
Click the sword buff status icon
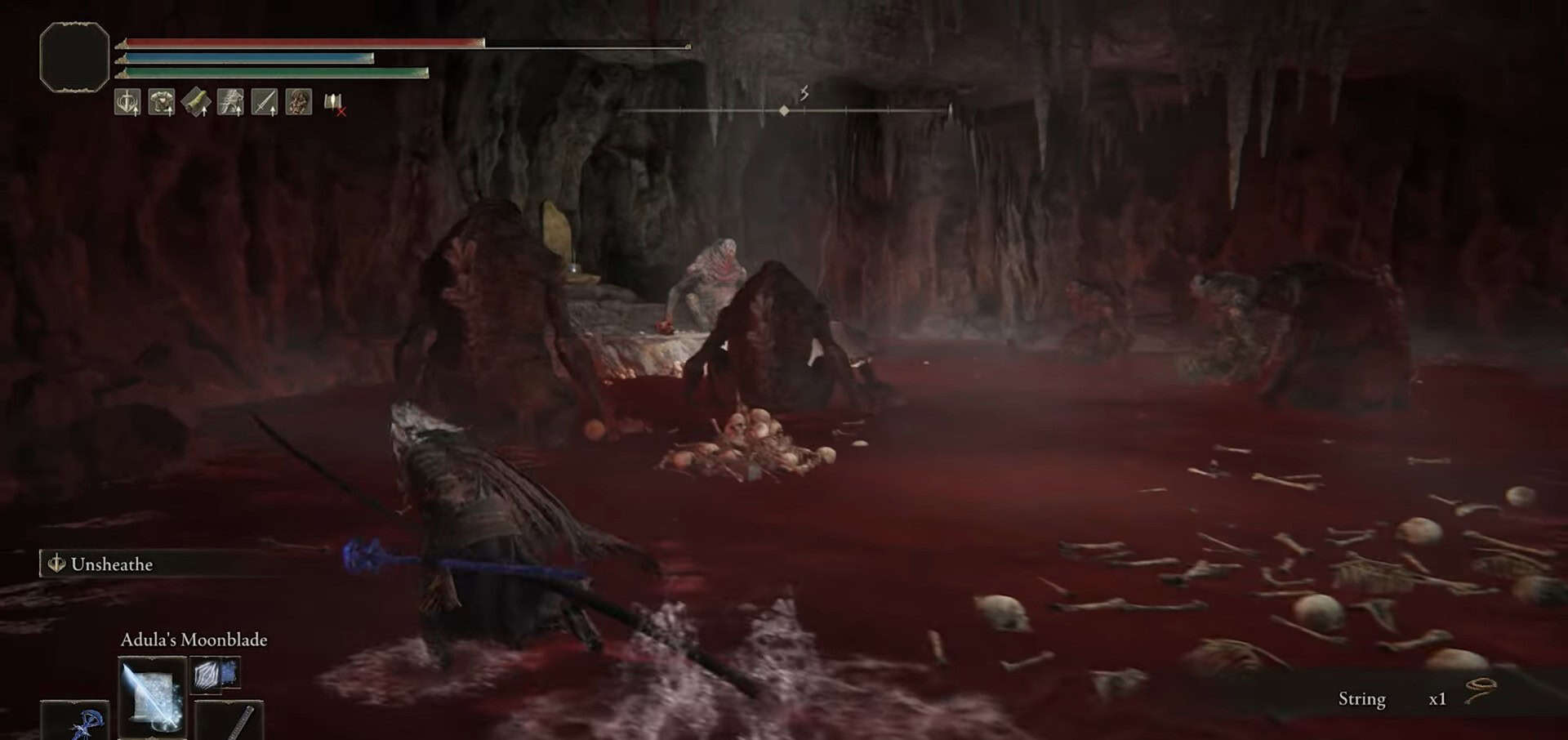tap(265, 103)
